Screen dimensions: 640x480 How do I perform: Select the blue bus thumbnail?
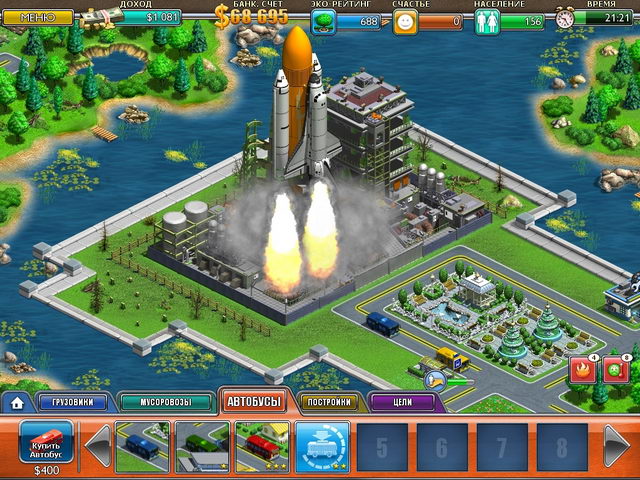pos(142,446)
